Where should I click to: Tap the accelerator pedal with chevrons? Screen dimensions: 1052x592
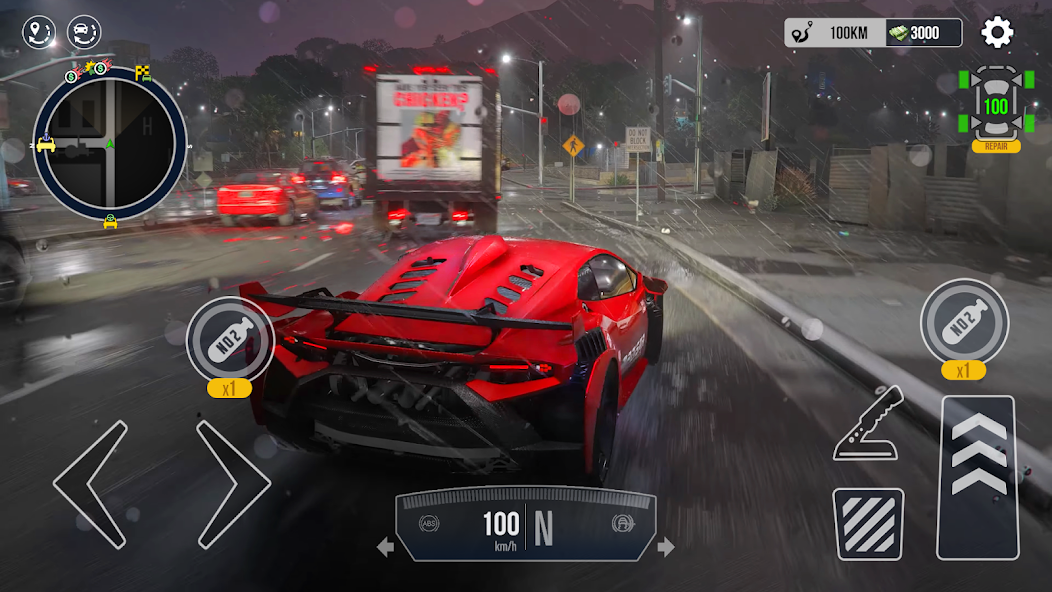pos(977,477)
